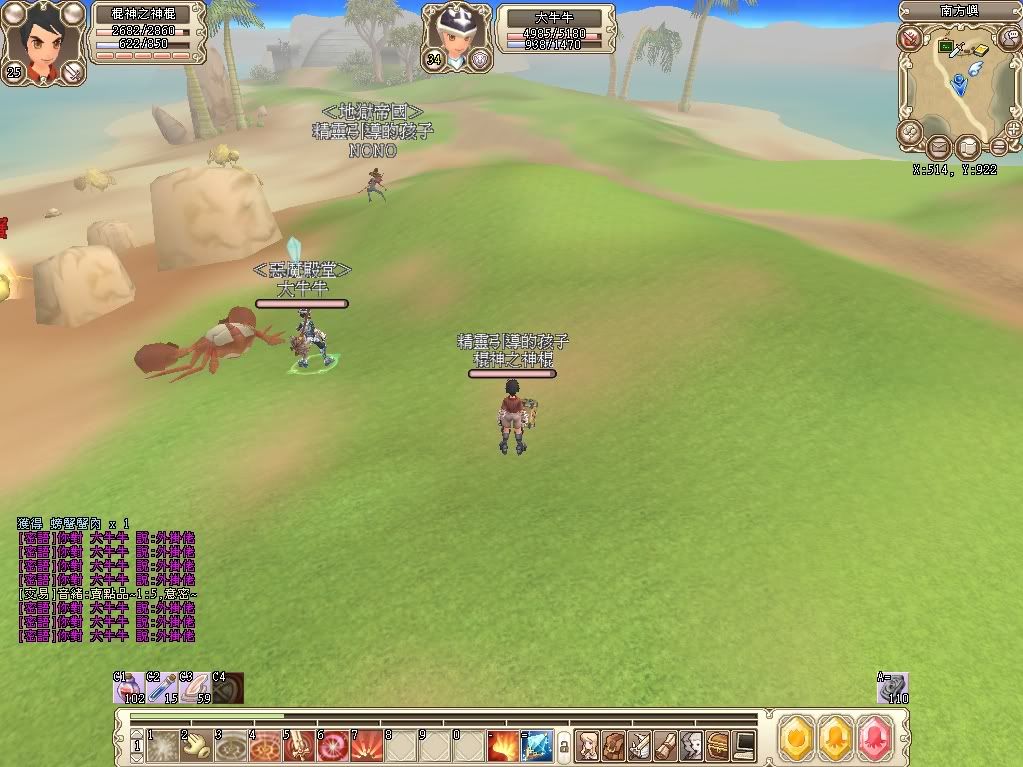Cast the fire blast skill on the hotbar
This screenshot has height=767, width=1023.
tap(503, 745)
